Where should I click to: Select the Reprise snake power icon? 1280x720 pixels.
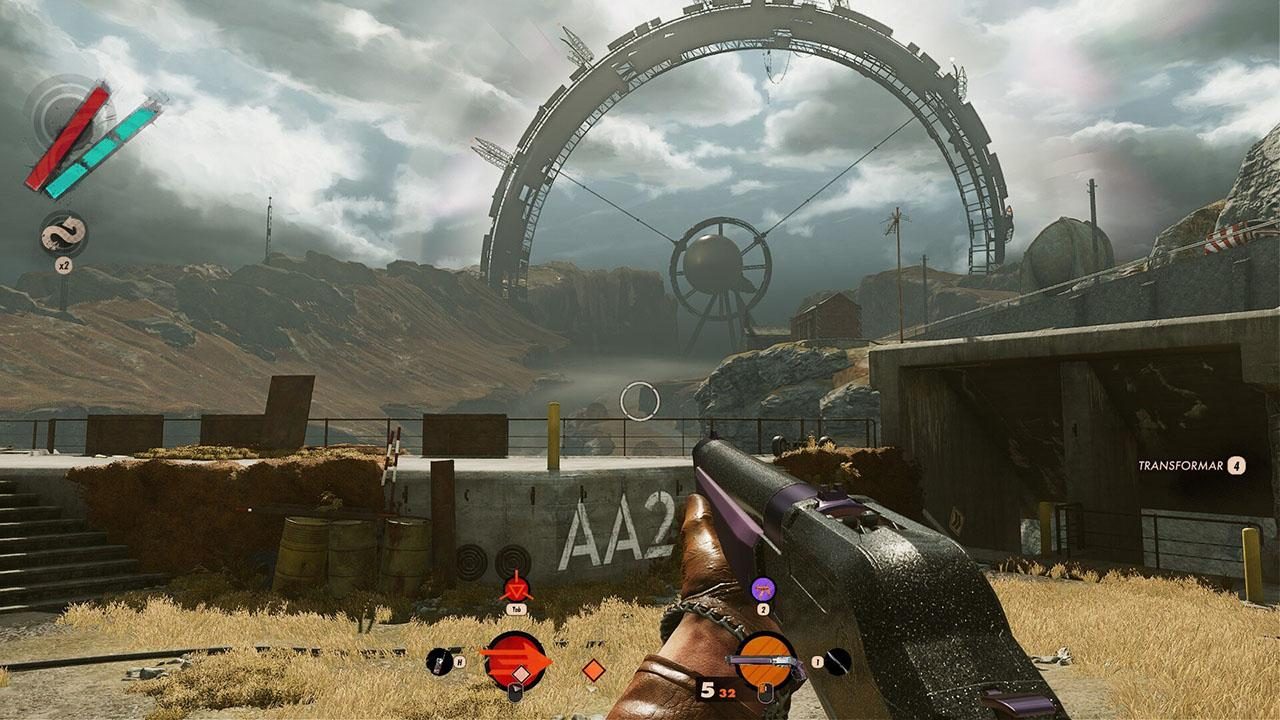point(62,232)
